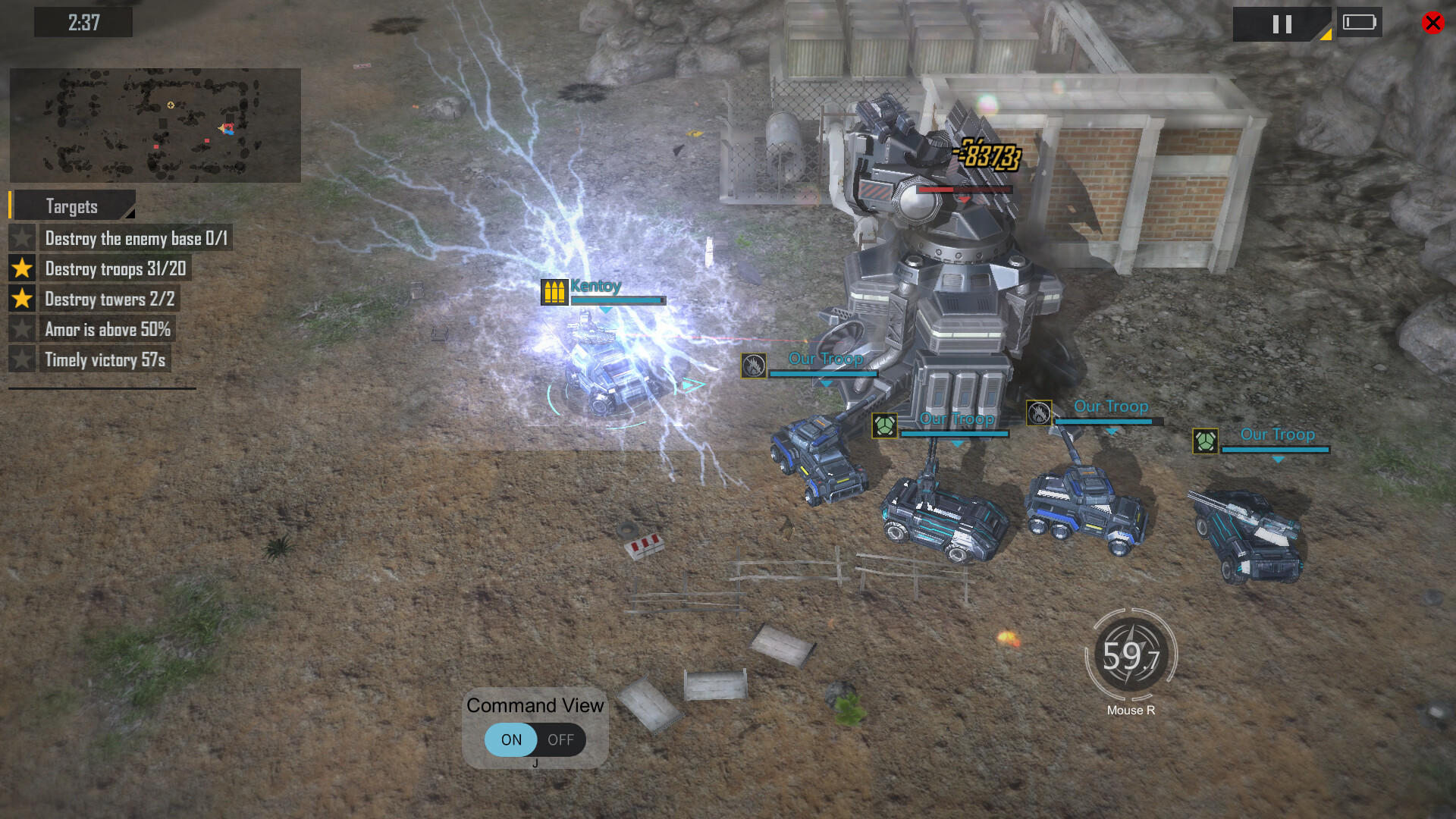The width and height of the screenshot is (1456, 819).
Task: Click the battery indicator icon
Action: [1359, 23]
